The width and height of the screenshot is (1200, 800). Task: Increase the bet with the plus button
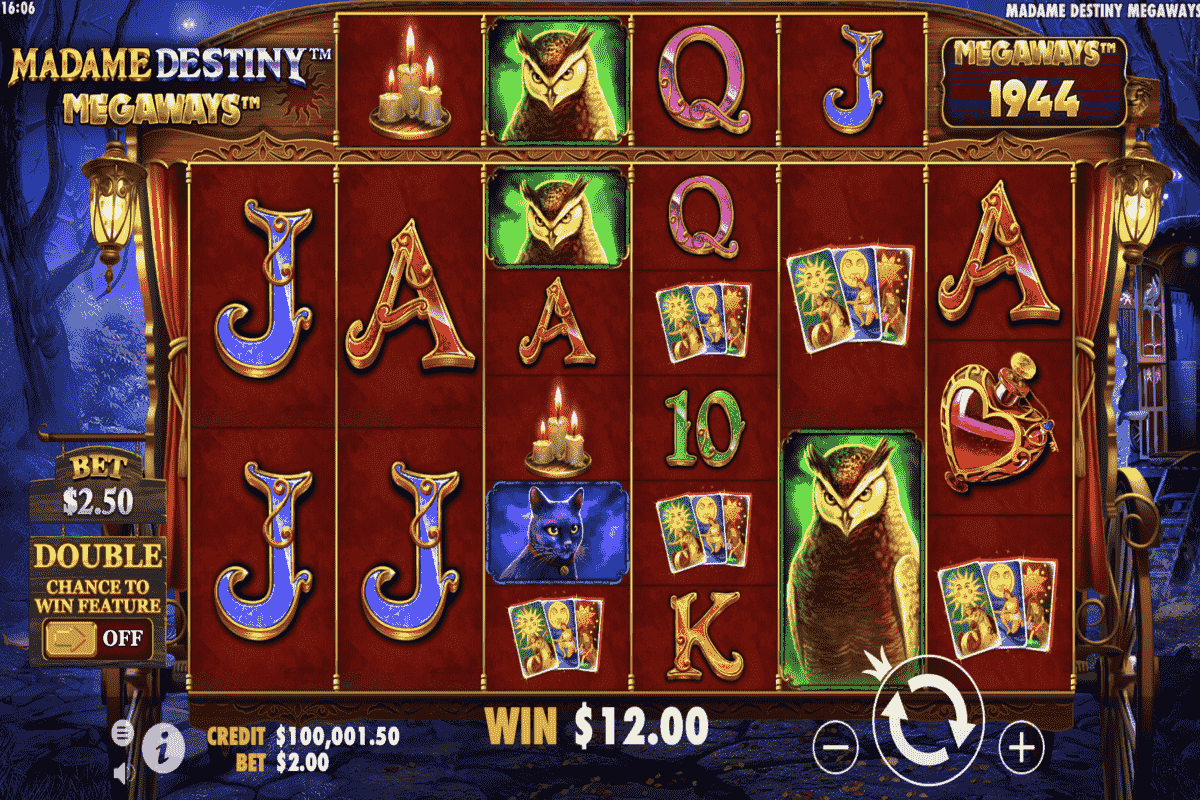click(x=1020, y=746)
